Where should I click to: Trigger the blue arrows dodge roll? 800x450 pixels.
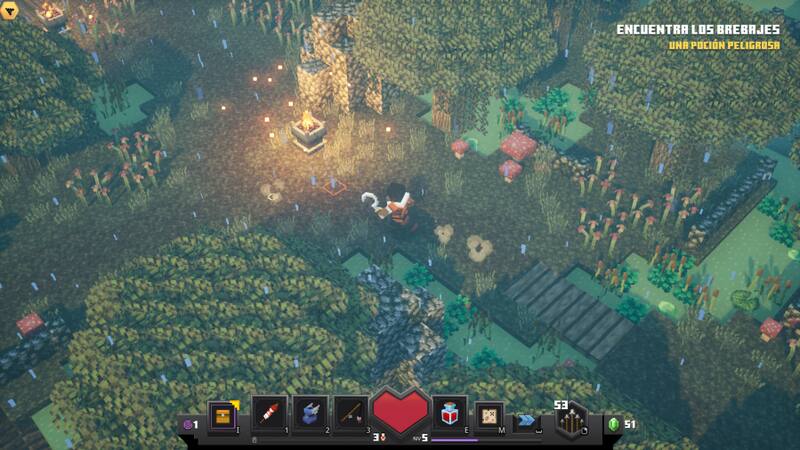coord(526,421)
